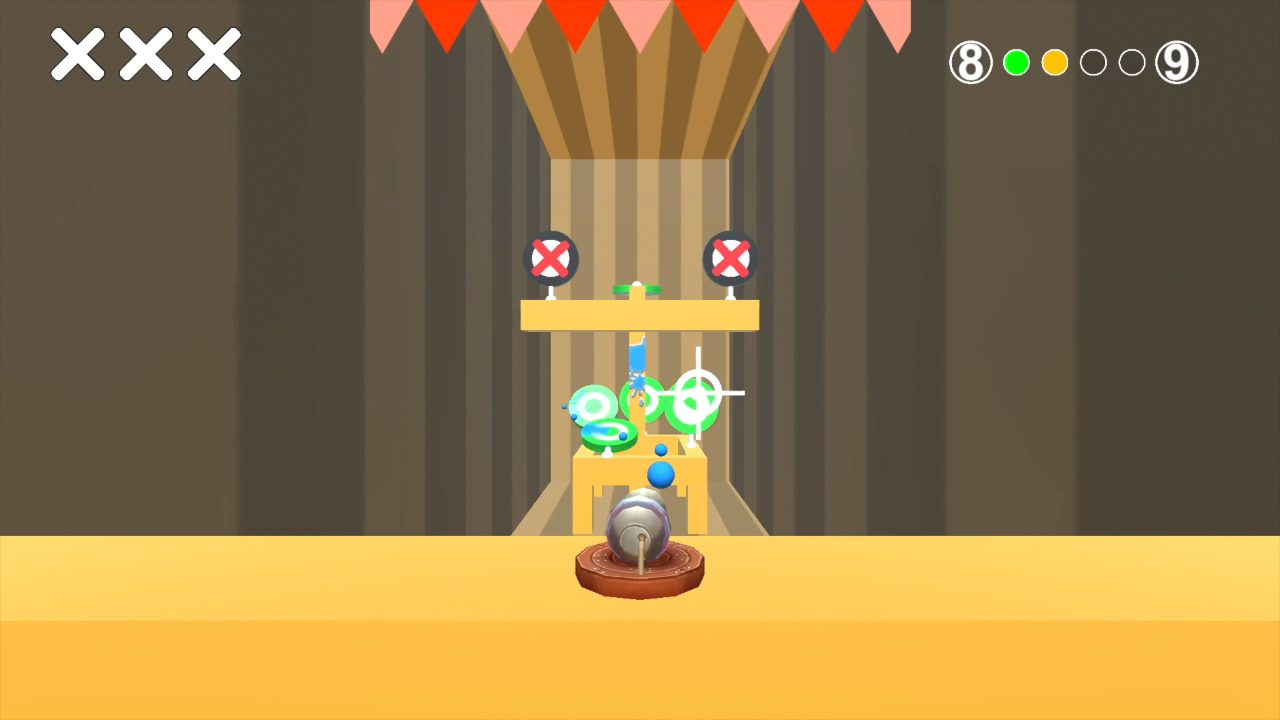
Task: Click the second empty progress dot
Action: 1131,62
